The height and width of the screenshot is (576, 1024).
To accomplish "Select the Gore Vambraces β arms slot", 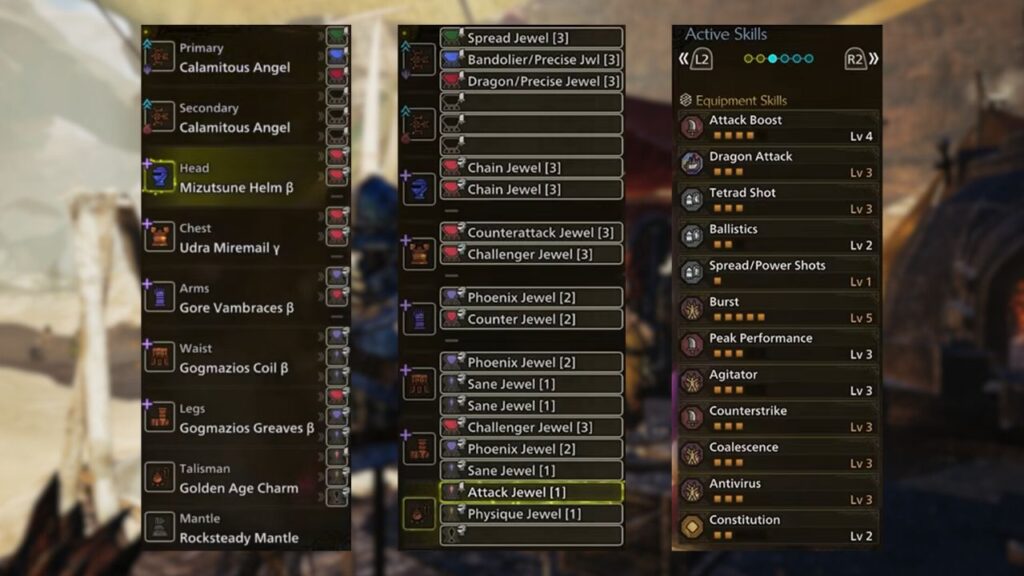I will tap(234, 298).
